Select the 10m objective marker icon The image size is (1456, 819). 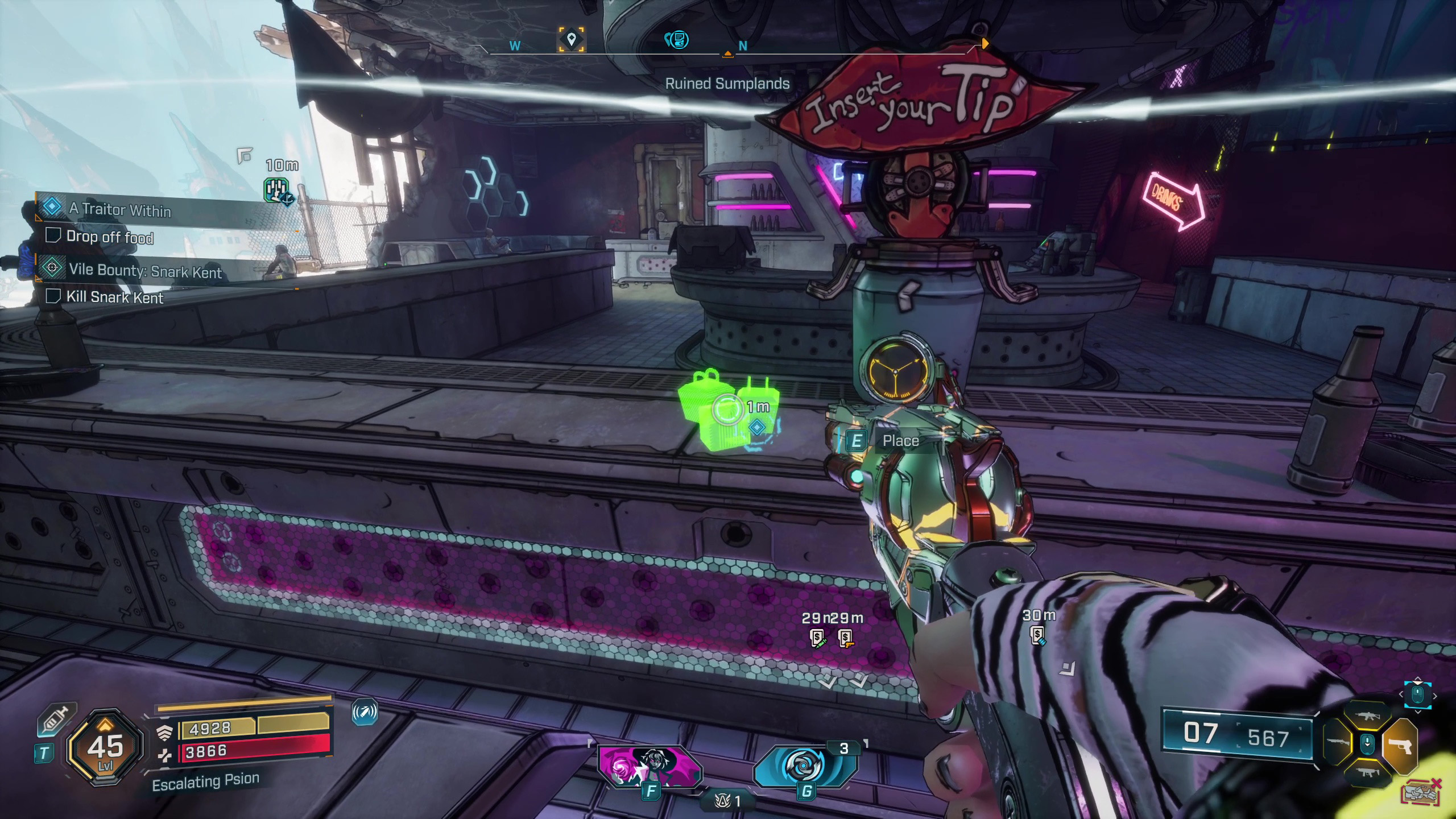[276, 190]
